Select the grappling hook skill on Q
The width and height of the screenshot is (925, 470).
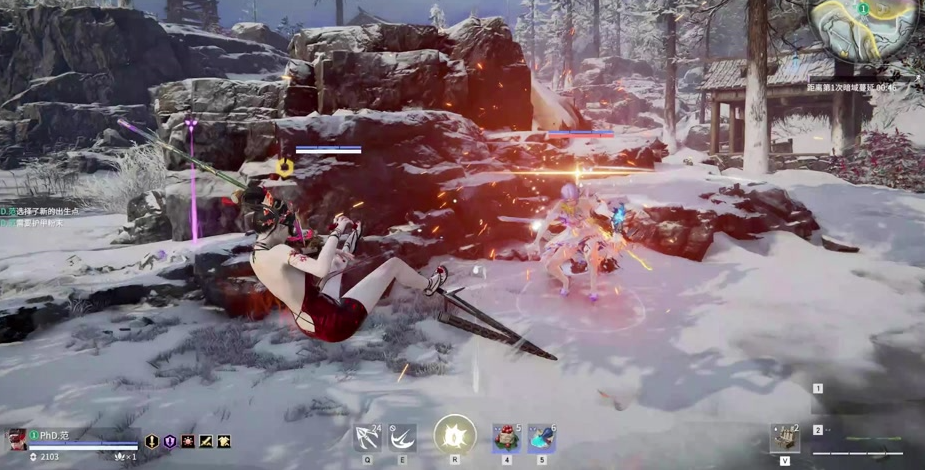[368, 438]
